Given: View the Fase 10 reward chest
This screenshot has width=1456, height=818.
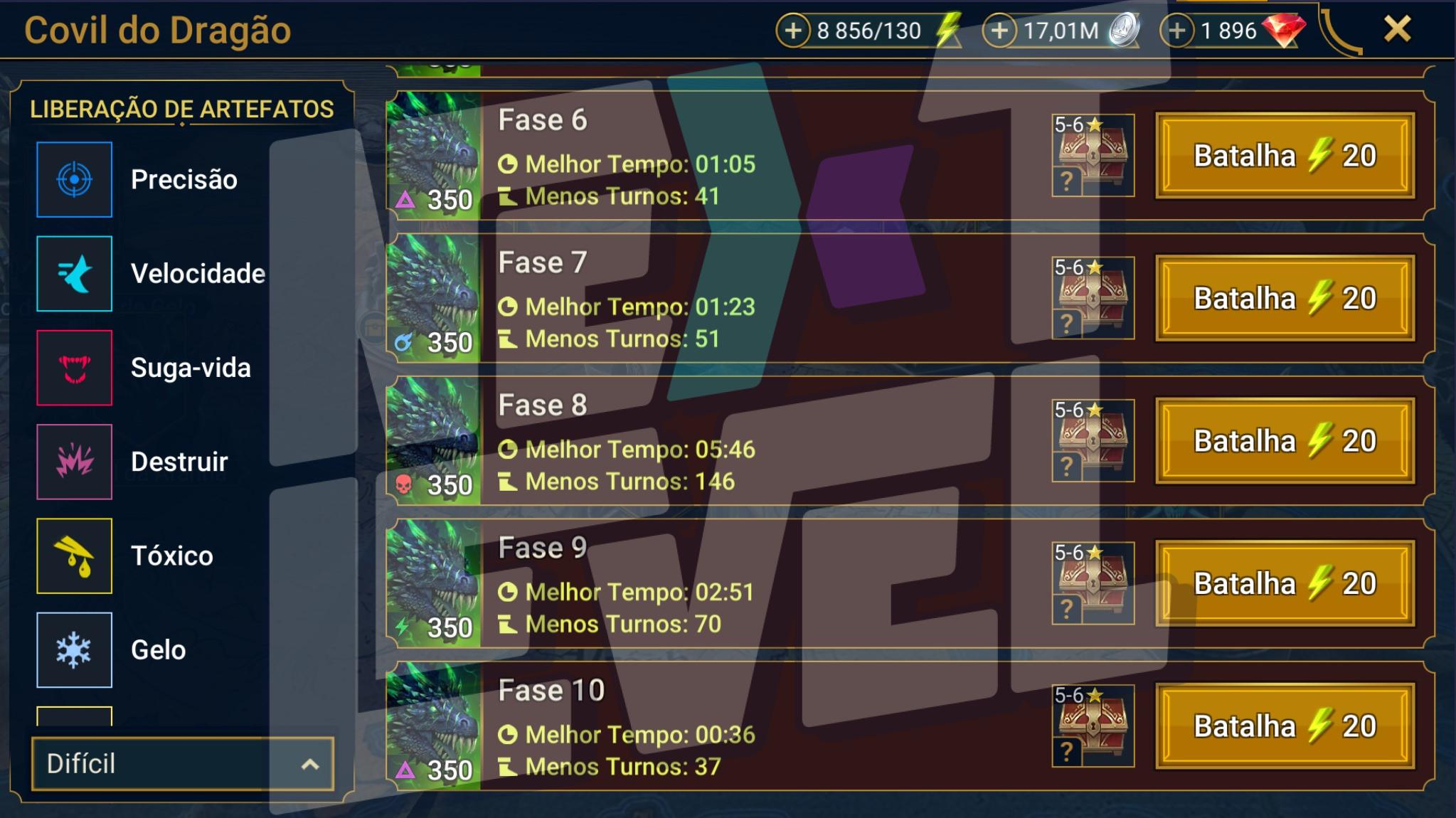Looking at the screenshot, I should 1093,726.
